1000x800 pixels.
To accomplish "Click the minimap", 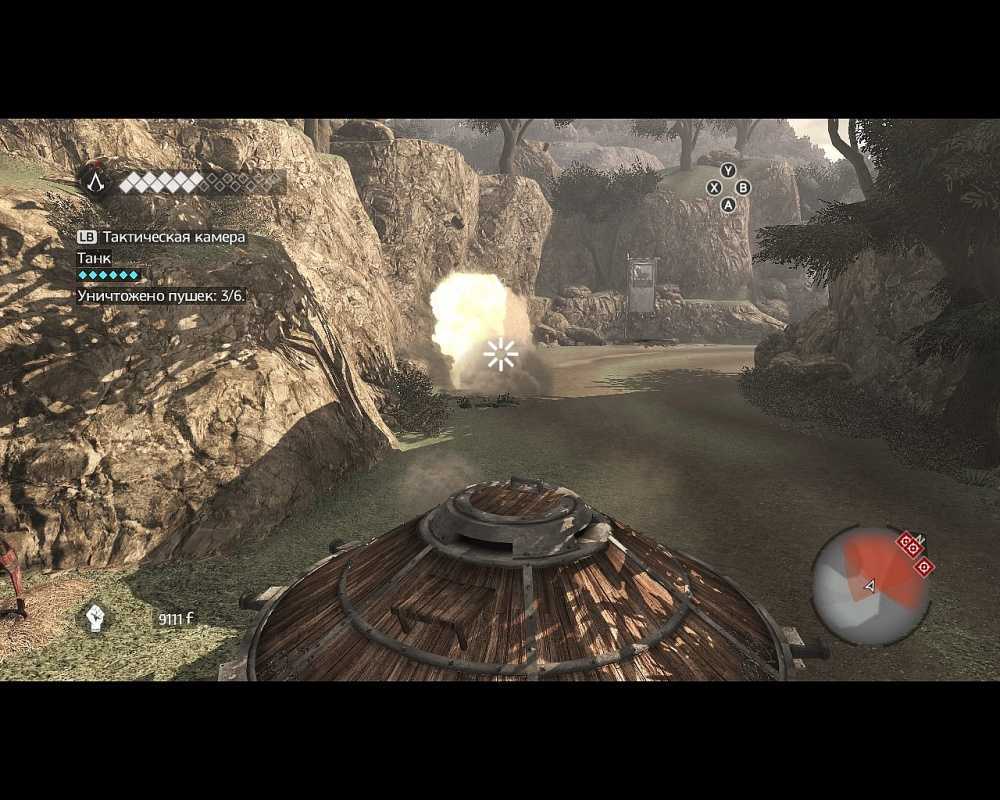I will pyautogui.click(x=871, y=587).
